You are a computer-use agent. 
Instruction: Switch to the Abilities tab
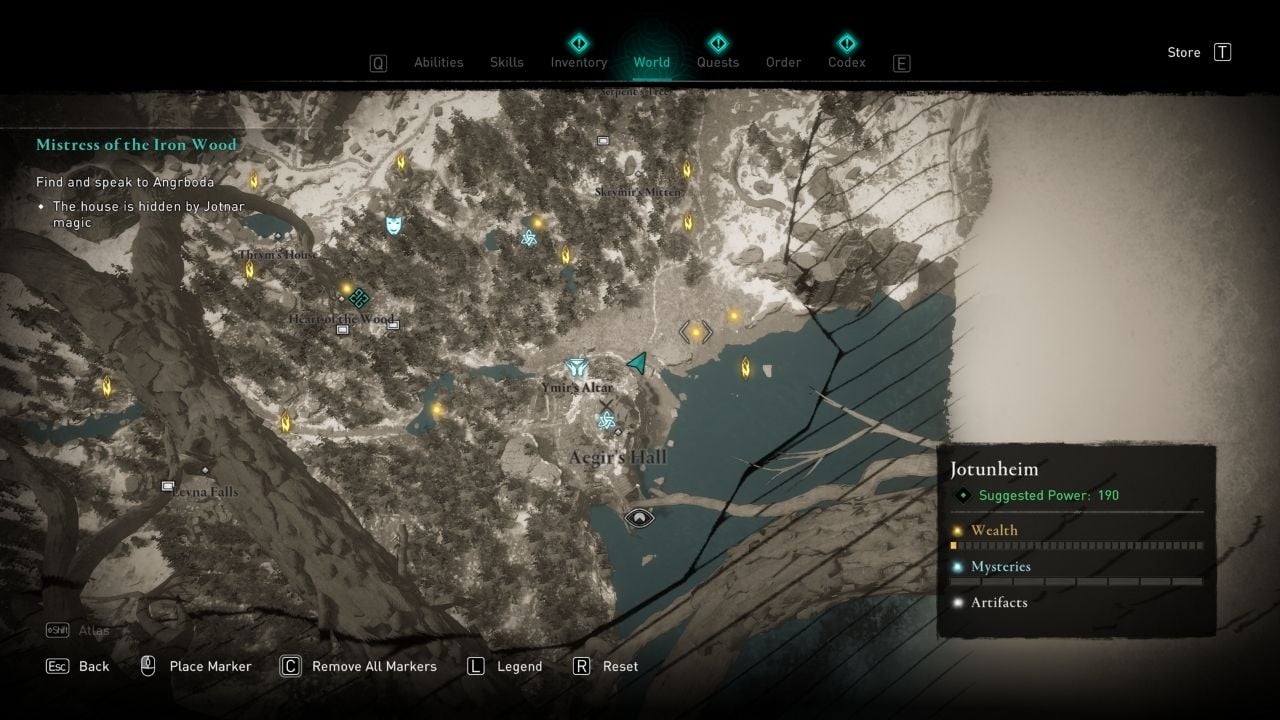tap(439, 62)
